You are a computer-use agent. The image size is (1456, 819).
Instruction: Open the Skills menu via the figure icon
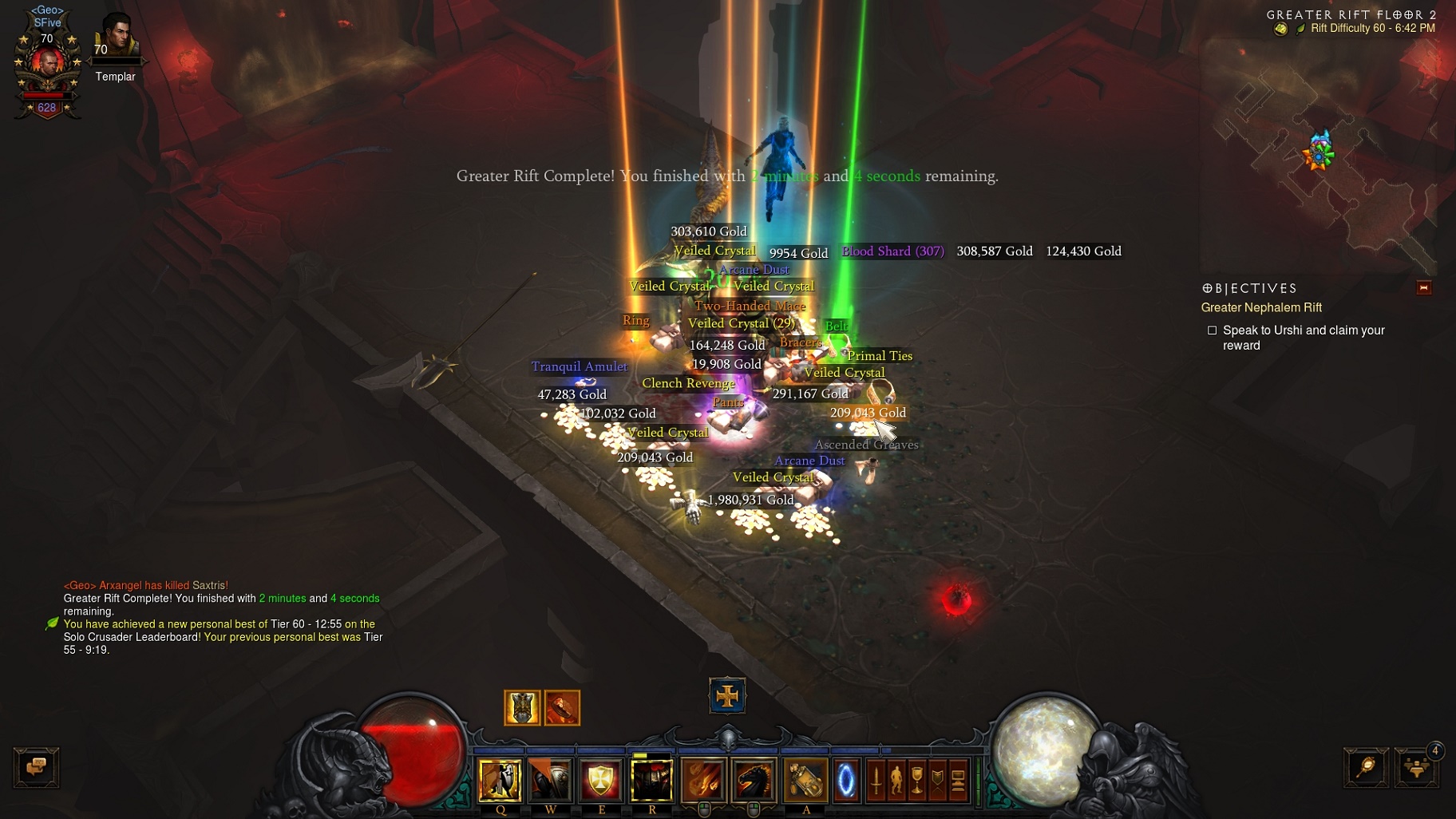click(x=896, y=781)
